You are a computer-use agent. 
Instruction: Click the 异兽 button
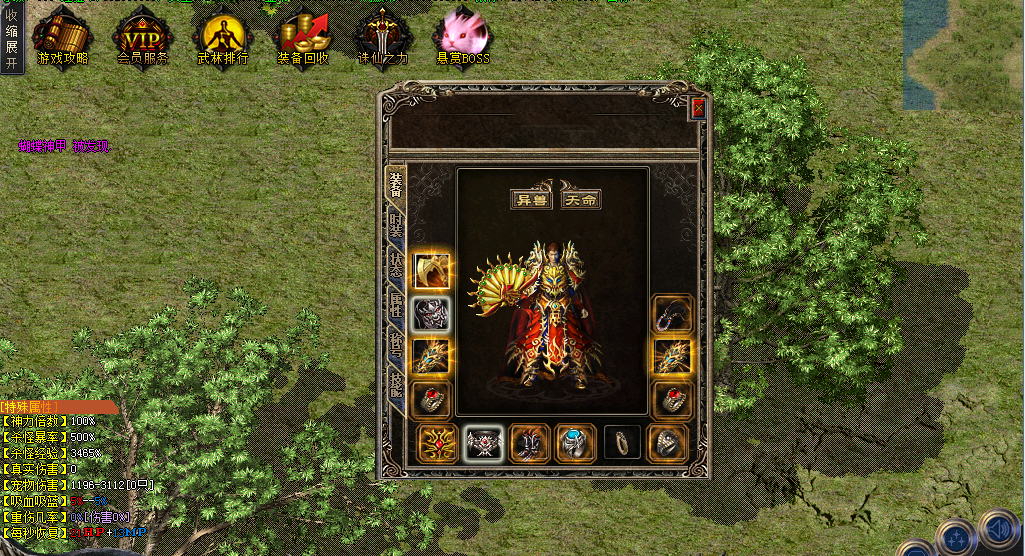pyautogui.click(x=529, y=198)
